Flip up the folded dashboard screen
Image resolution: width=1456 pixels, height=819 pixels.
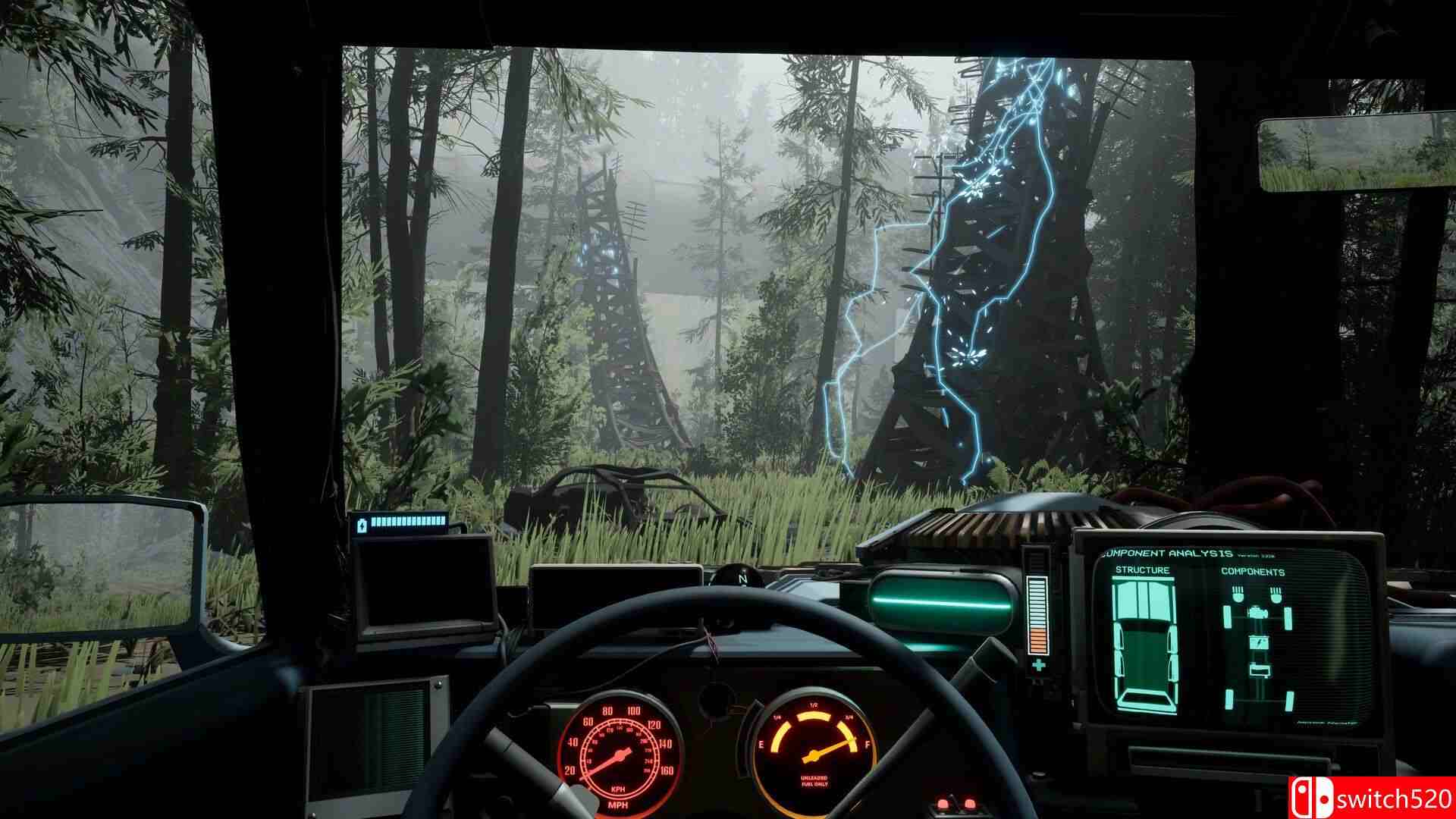[424, 584]
